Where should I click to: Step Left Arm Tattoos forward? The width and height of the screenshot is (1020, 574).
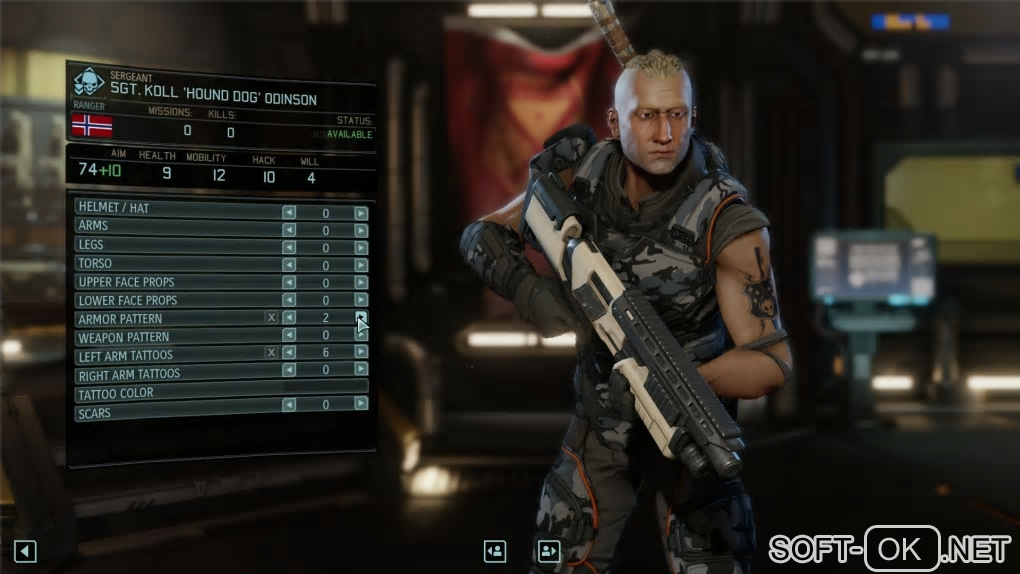click(361, 353)
